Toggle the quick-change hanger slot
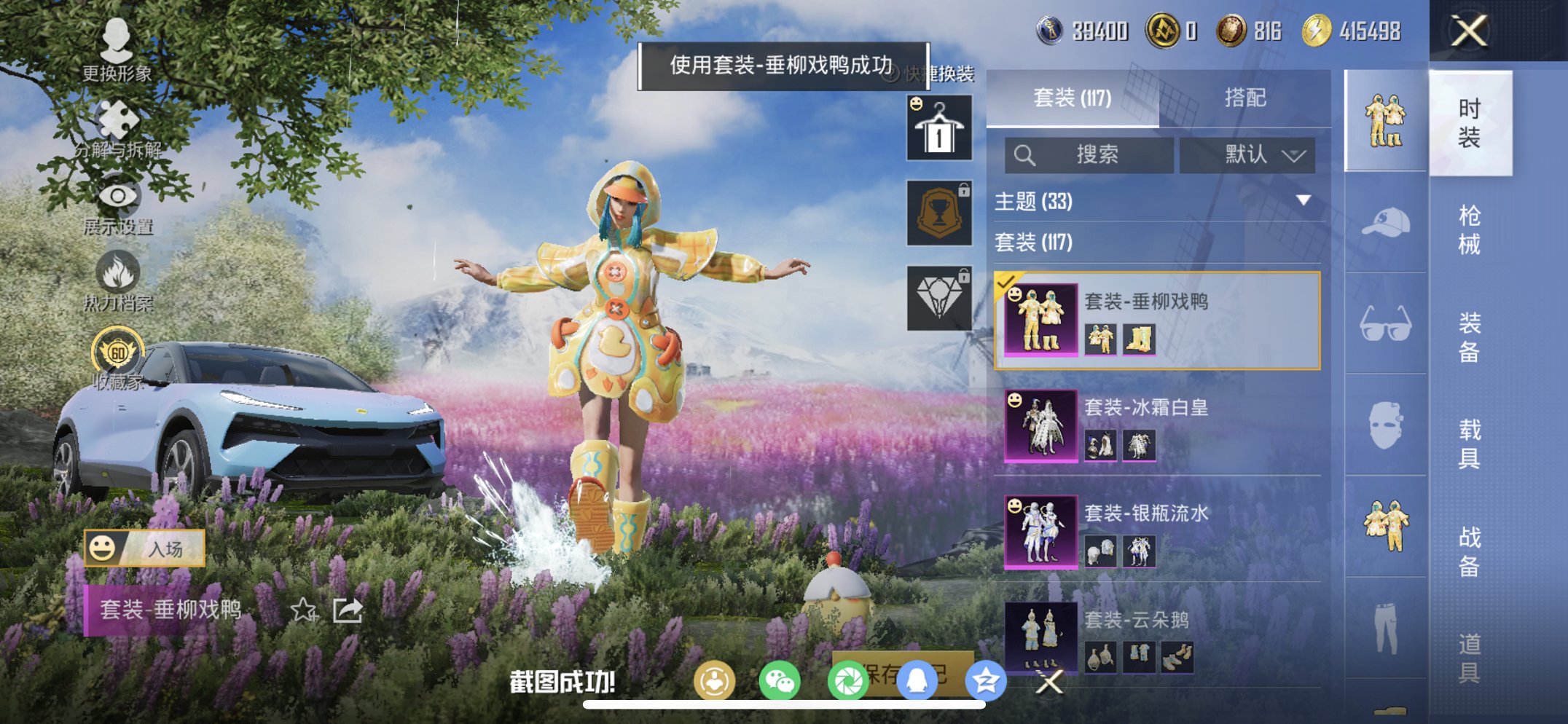 [x=938, y=130]
